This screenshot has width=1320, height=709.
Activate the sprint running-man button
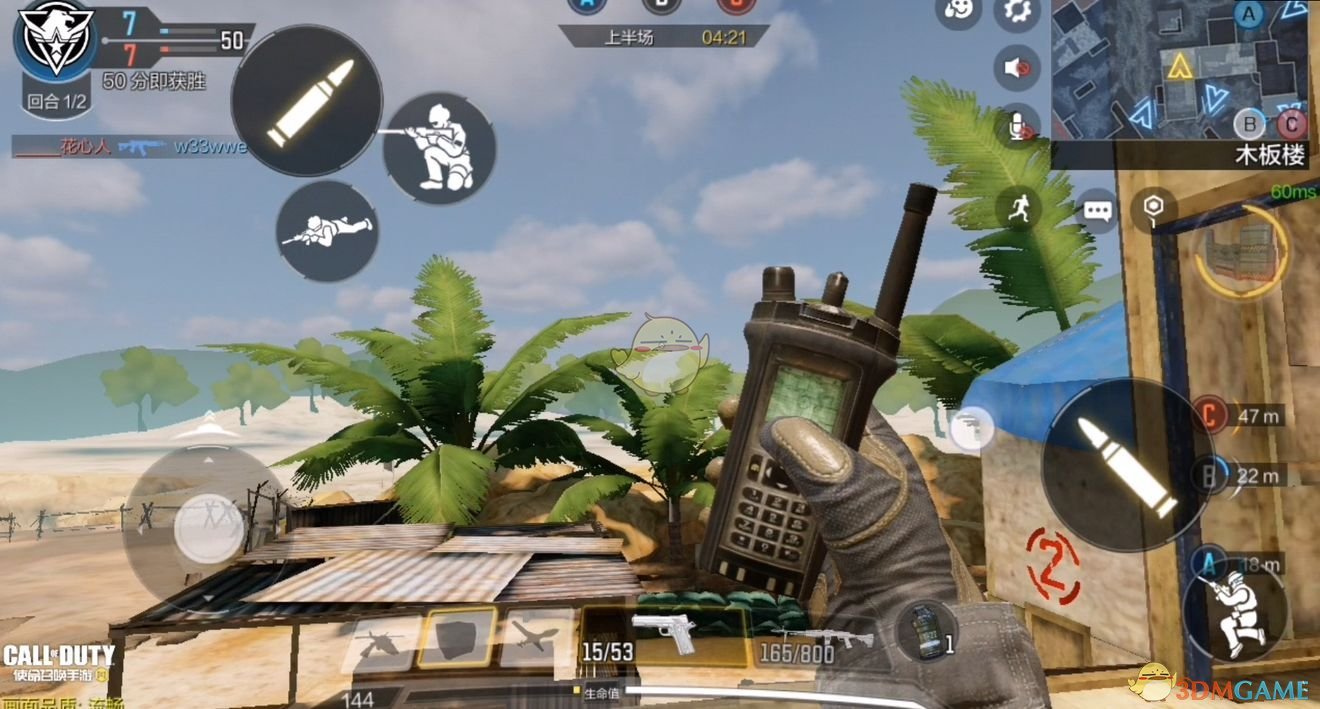point(1018,208)
